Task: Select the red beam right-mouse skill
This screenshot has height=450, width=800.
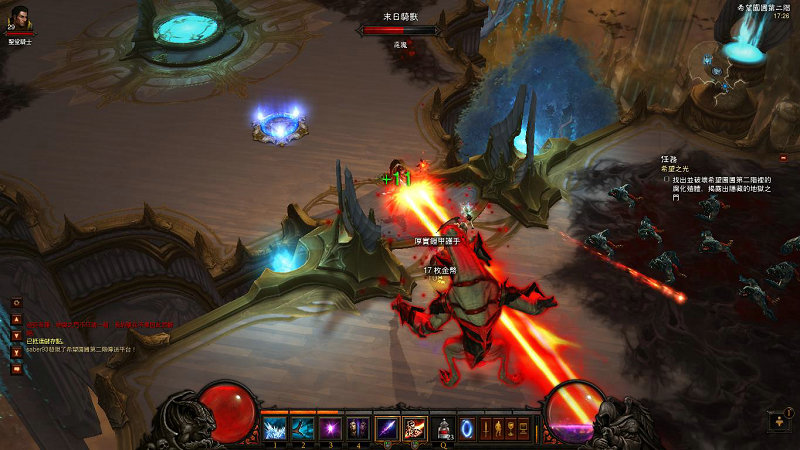Action: coord(414,429)
